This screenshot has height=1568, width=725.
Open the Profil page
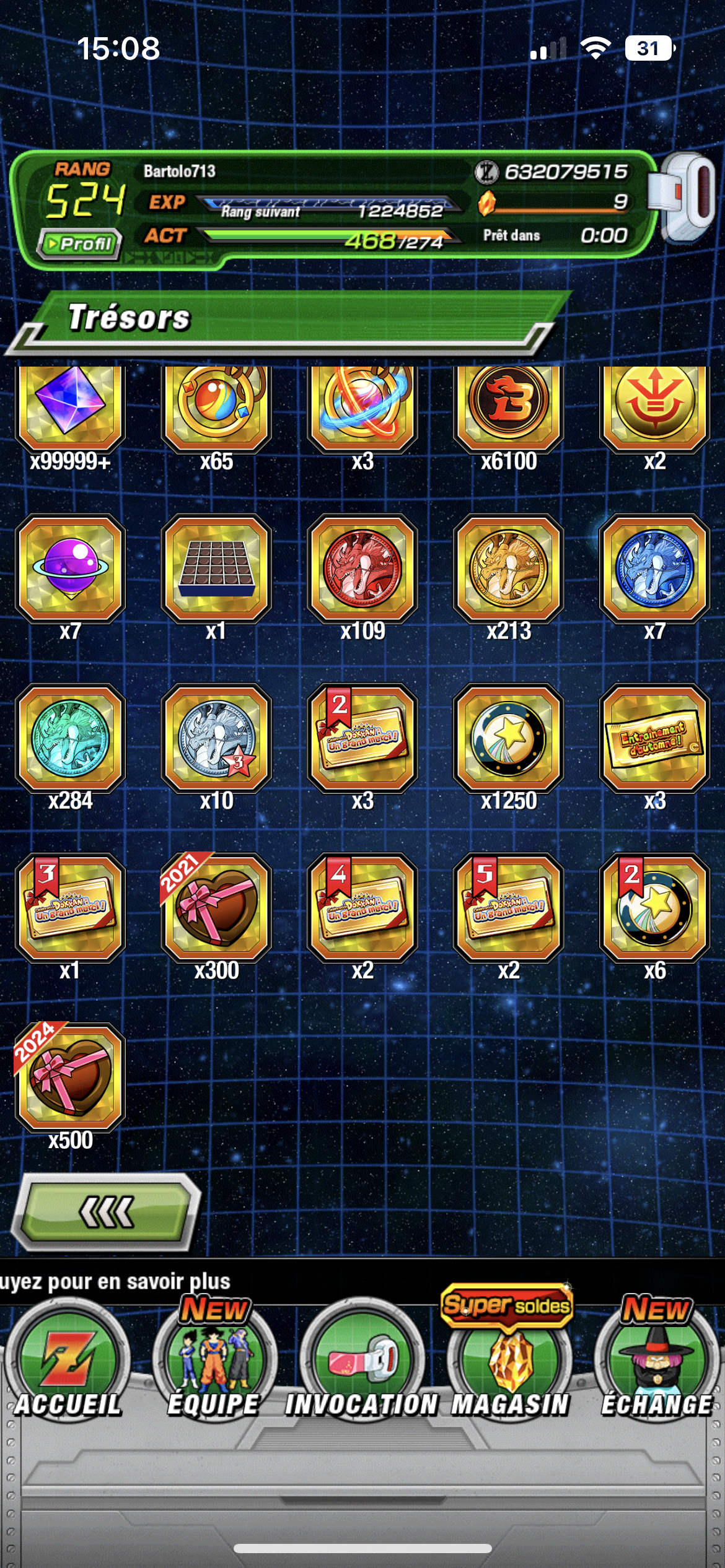(x=79, y=244)
